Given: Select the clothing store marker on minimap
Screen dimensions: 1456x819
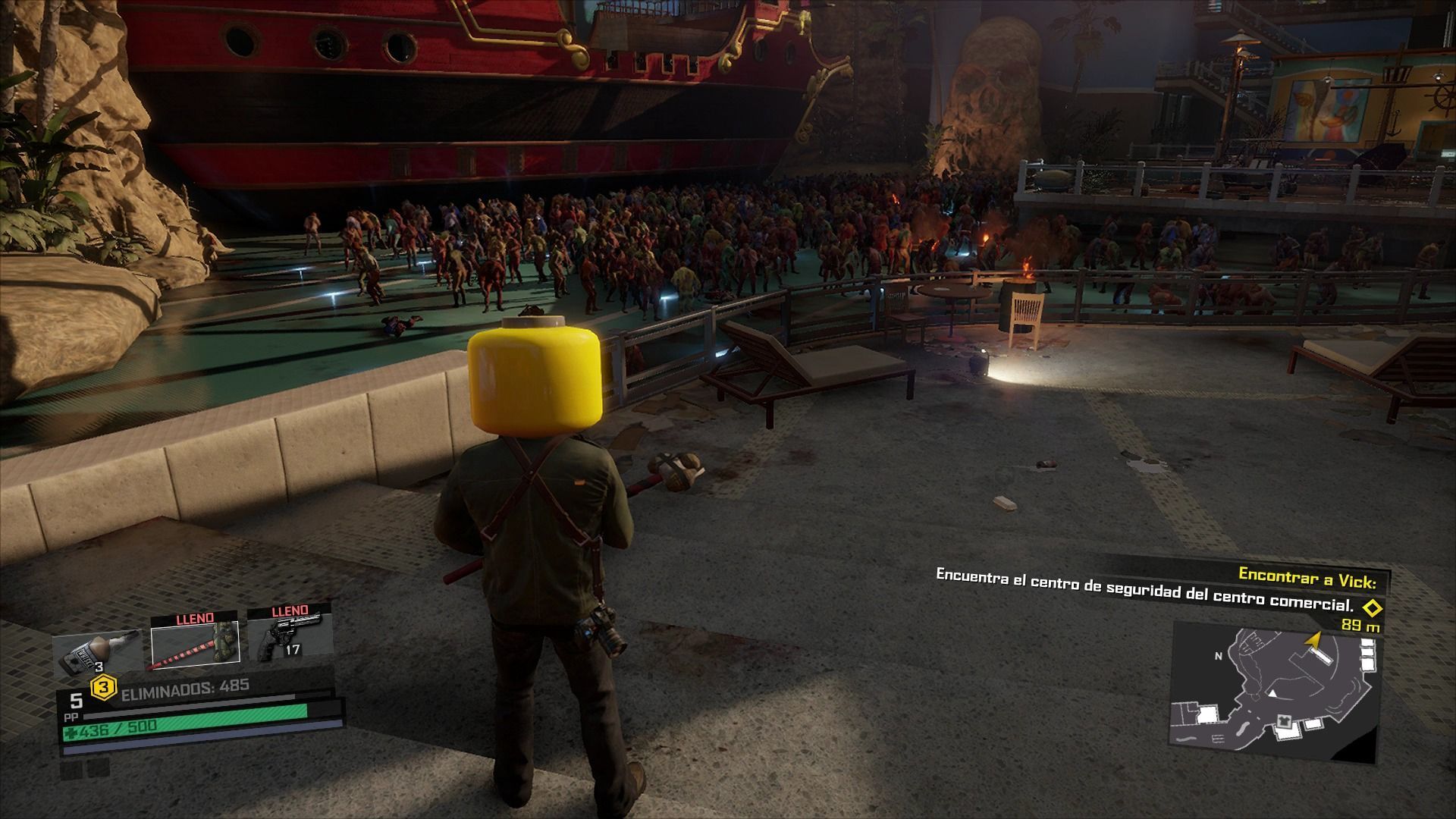Looking at the screenshot, I should [1285, 720].
